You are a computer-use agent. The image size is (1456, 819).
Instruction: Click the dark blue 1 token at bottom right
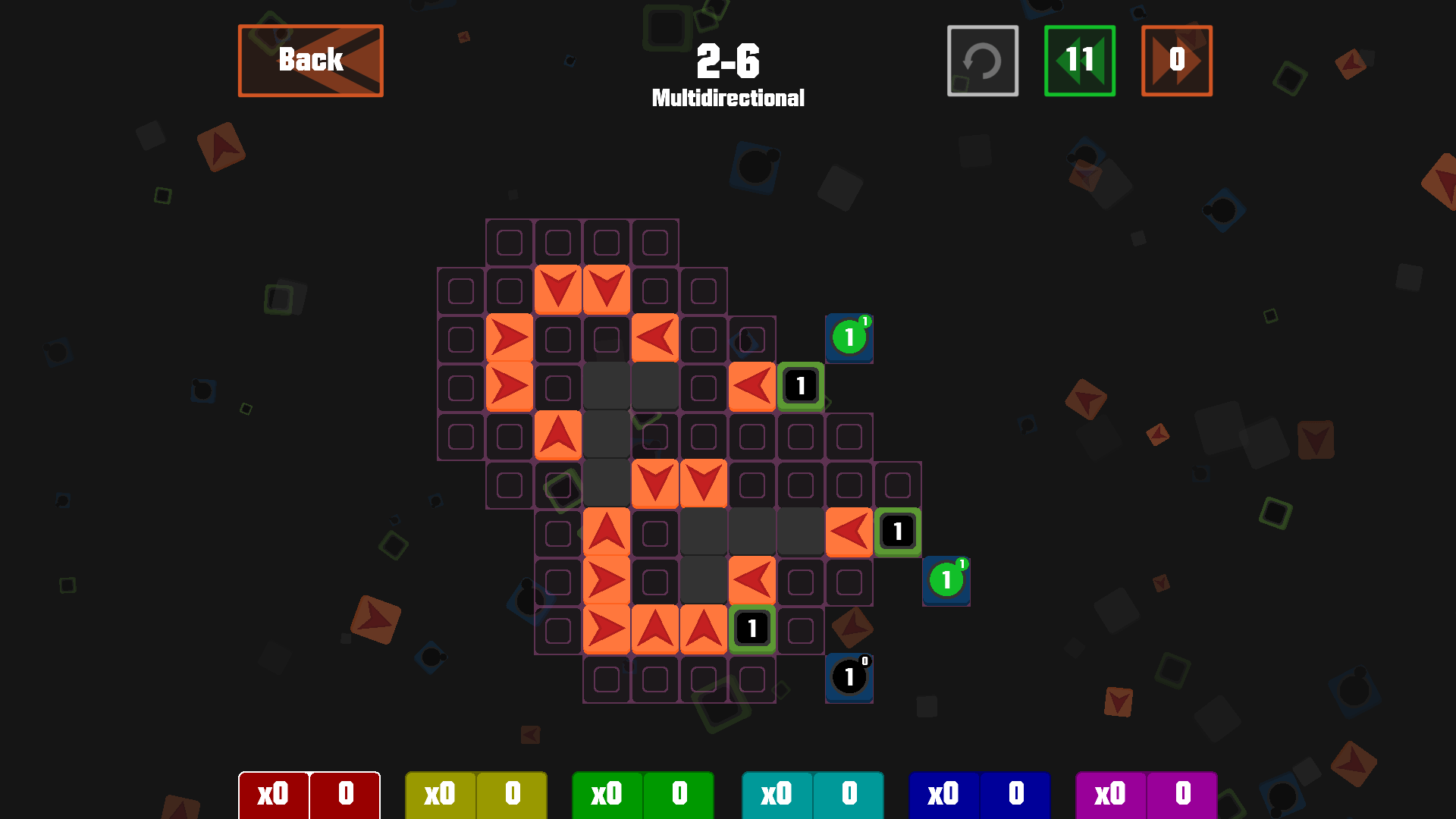(x=849, y=678)
